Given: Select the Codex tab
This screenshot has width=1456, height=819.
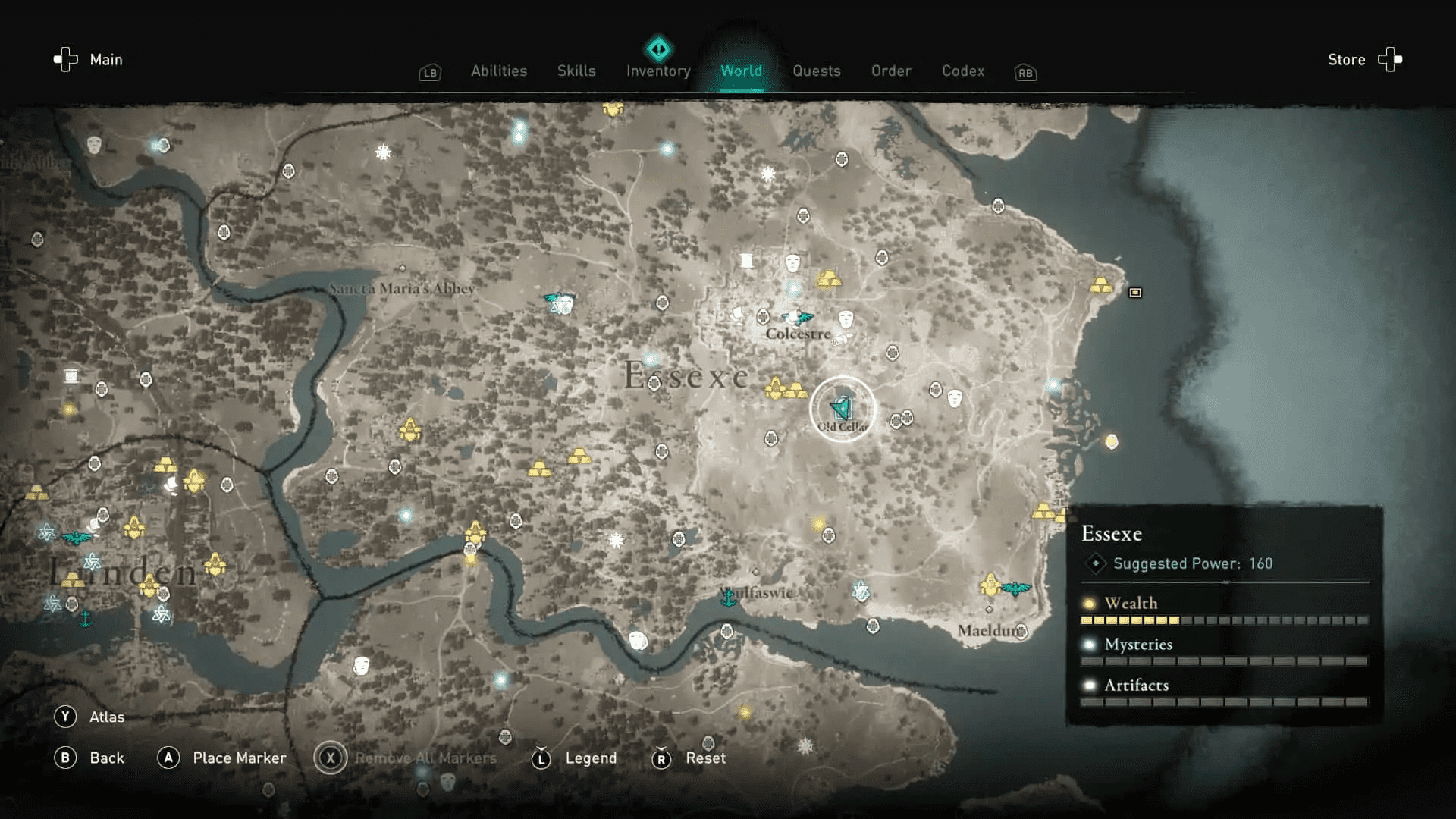Looking at the screenshot, I should pos(963,71).
